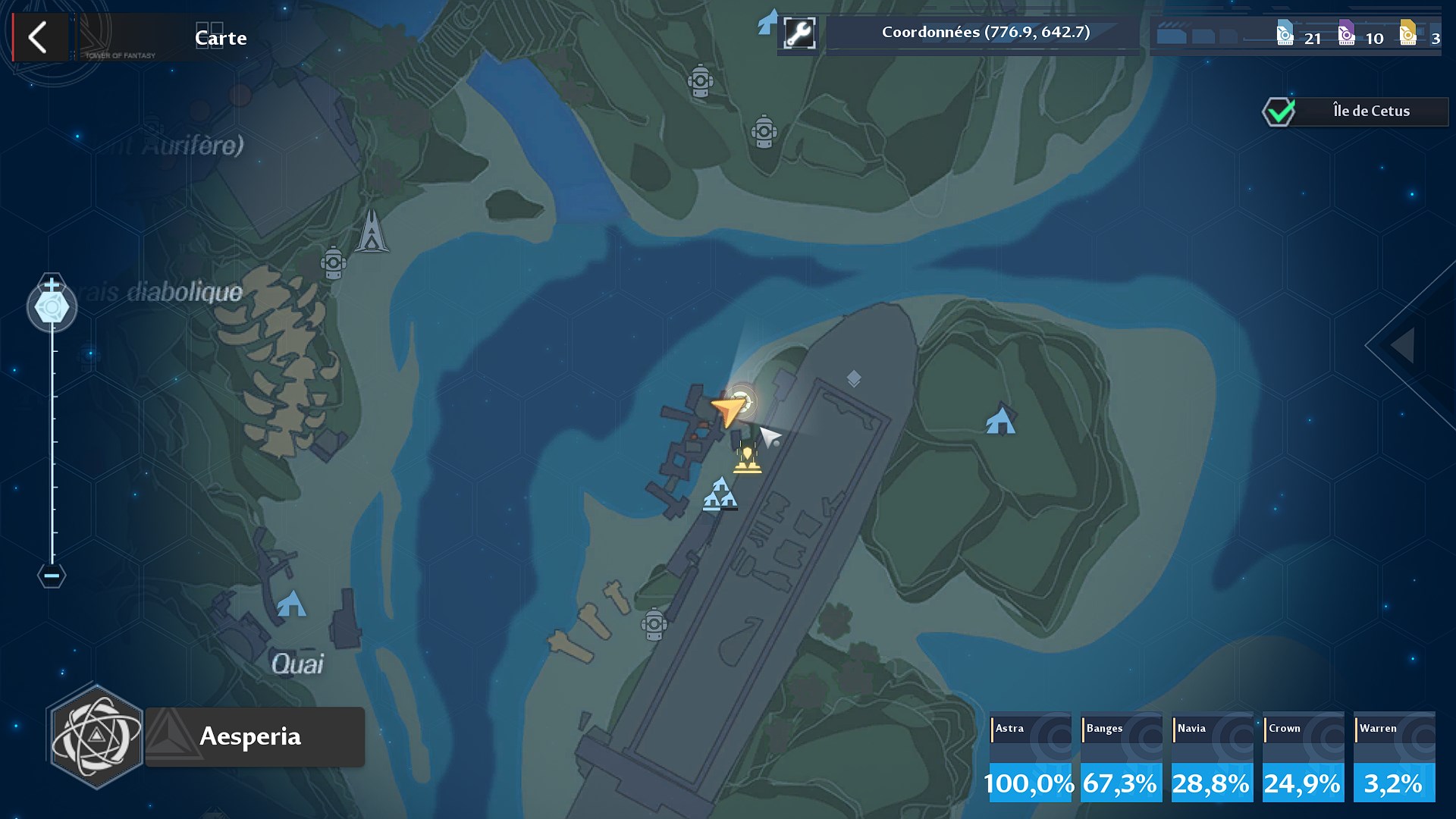The image size is (1456, 819).
Task: Choose the Navia region progress tile
Action: [1212, 757]
